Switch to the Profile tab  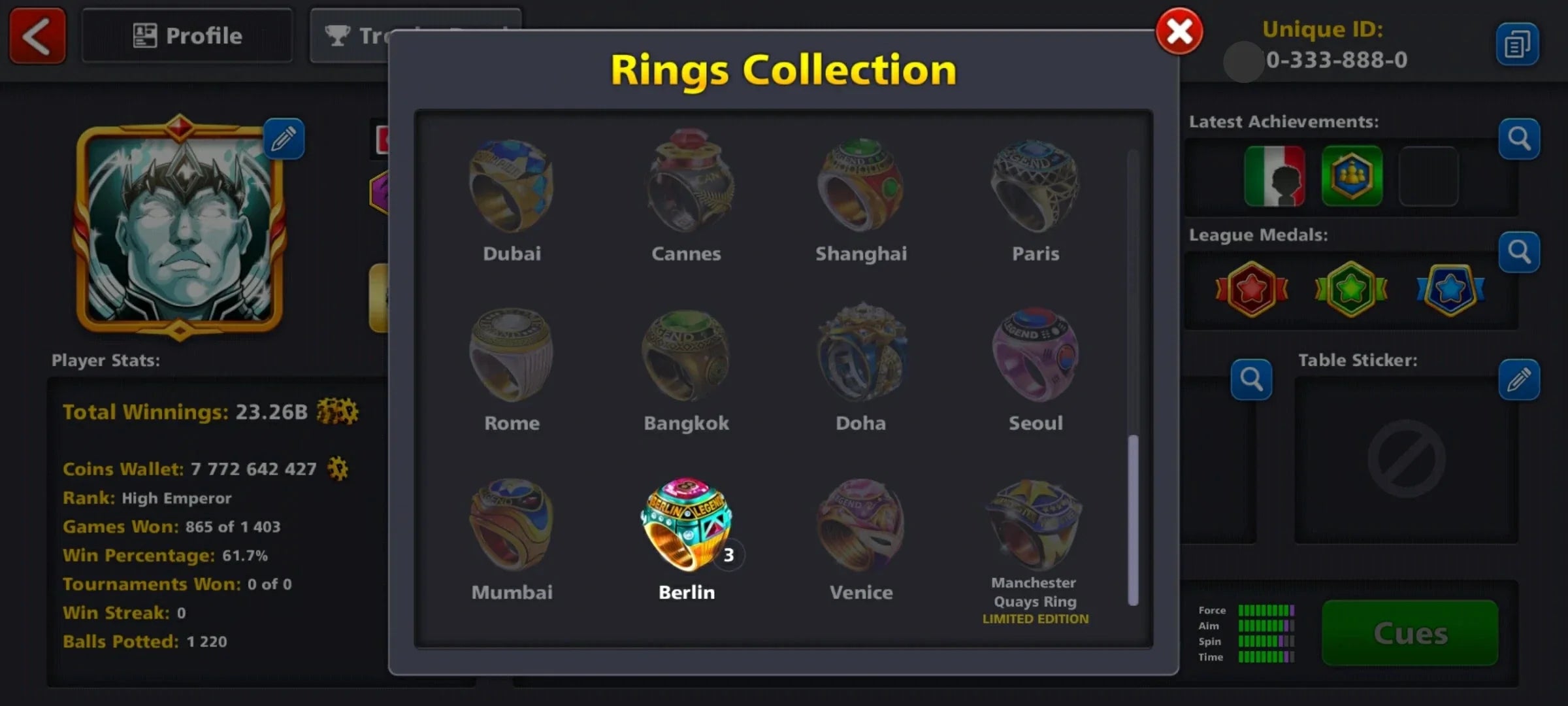click(186, 35)
